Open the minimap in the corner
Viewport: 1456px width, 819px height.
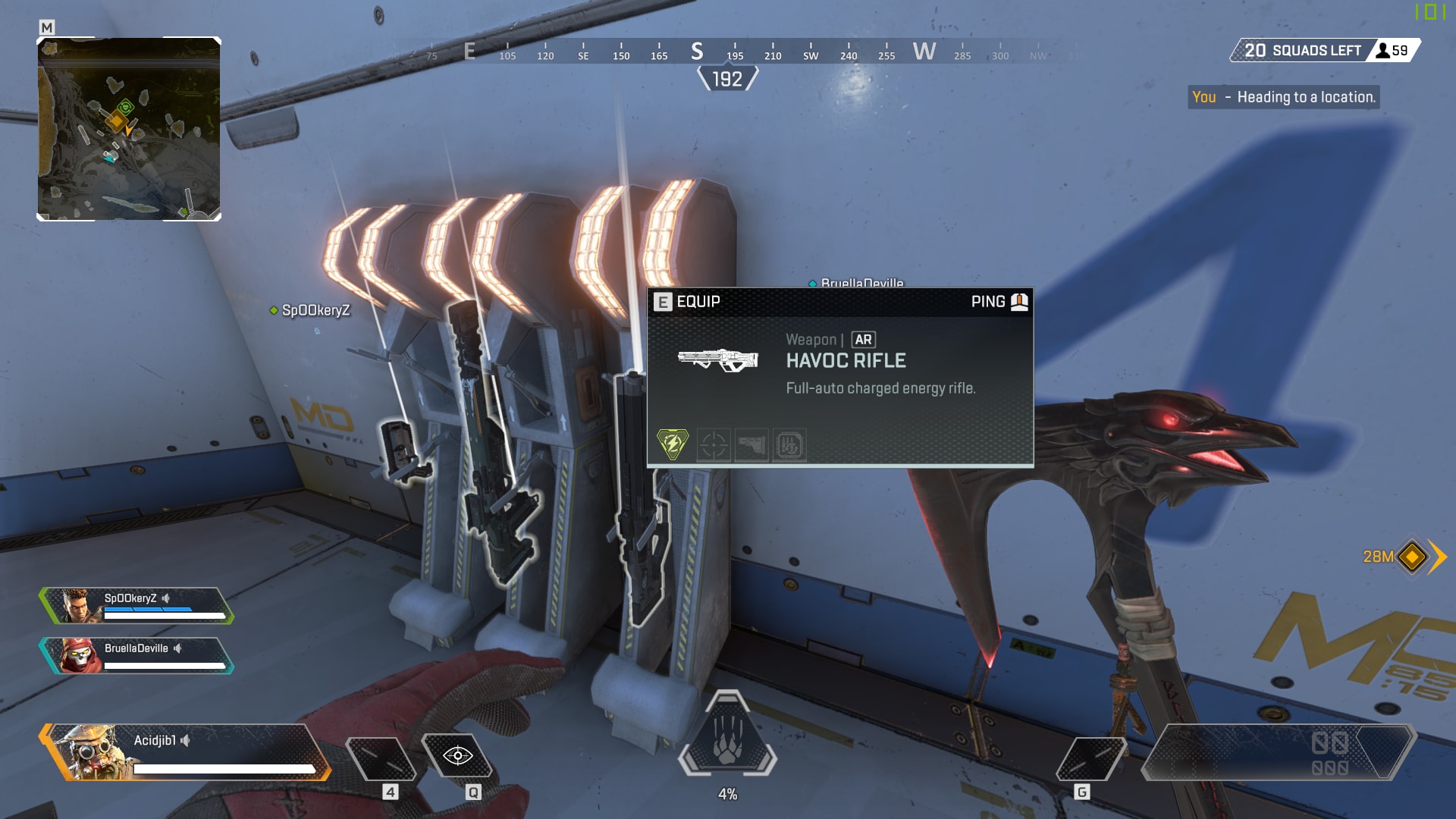129,129
